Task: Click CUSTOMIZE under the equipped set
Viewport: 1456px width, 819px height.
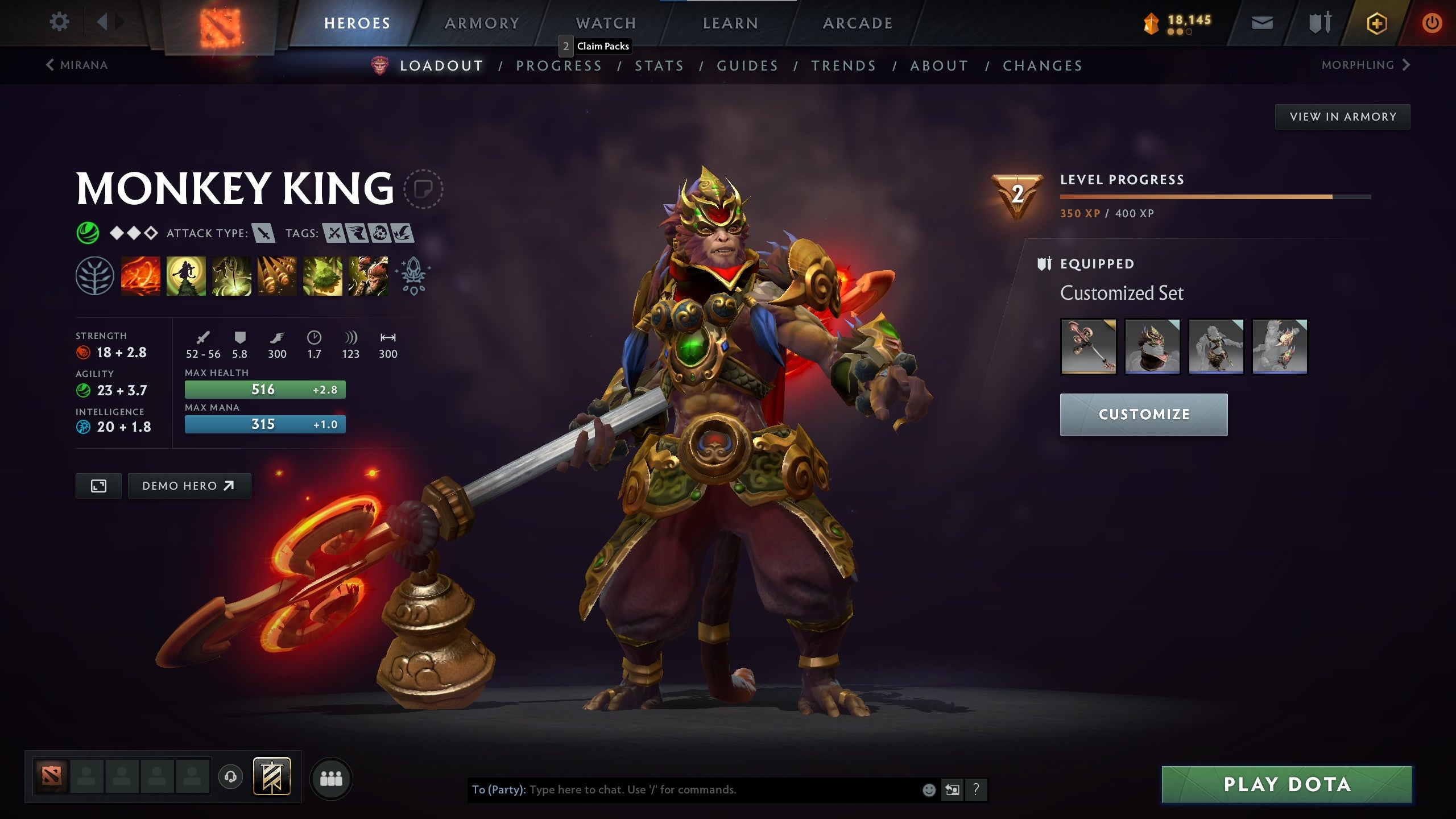Action: click(1144, 414)
